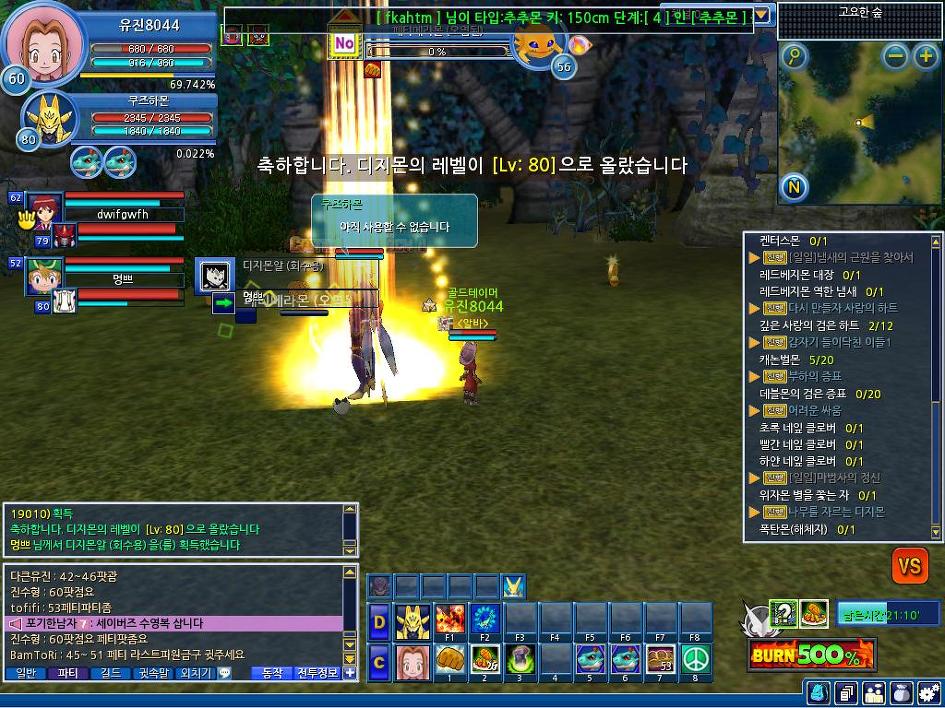Switch chat to the 파티 tab

tap(68, 673)
